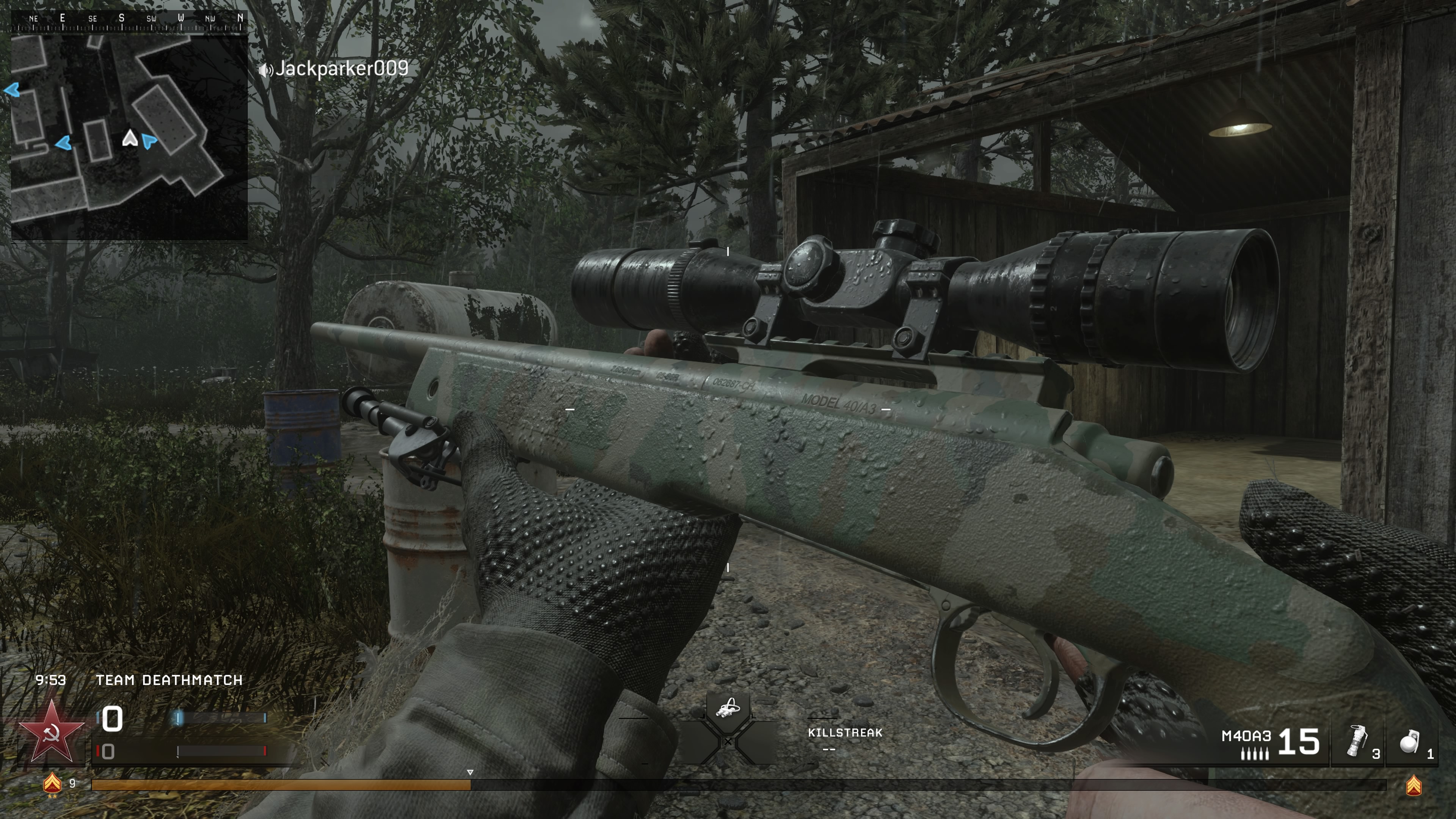Choose the tactical grenade icon with count 3

click(x=1357, y=741)
